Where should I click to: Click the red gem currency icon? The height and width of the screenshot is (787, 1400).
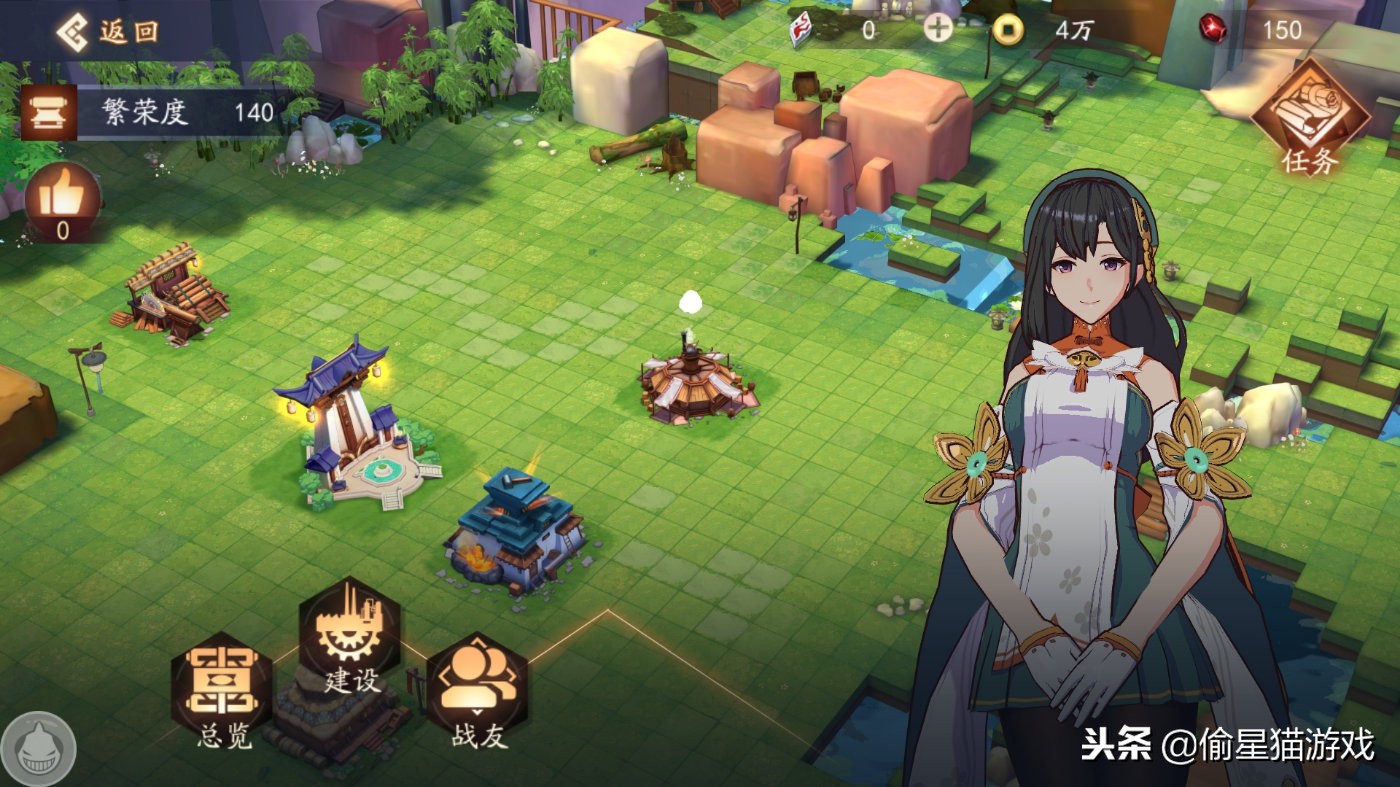(1212, 29)
